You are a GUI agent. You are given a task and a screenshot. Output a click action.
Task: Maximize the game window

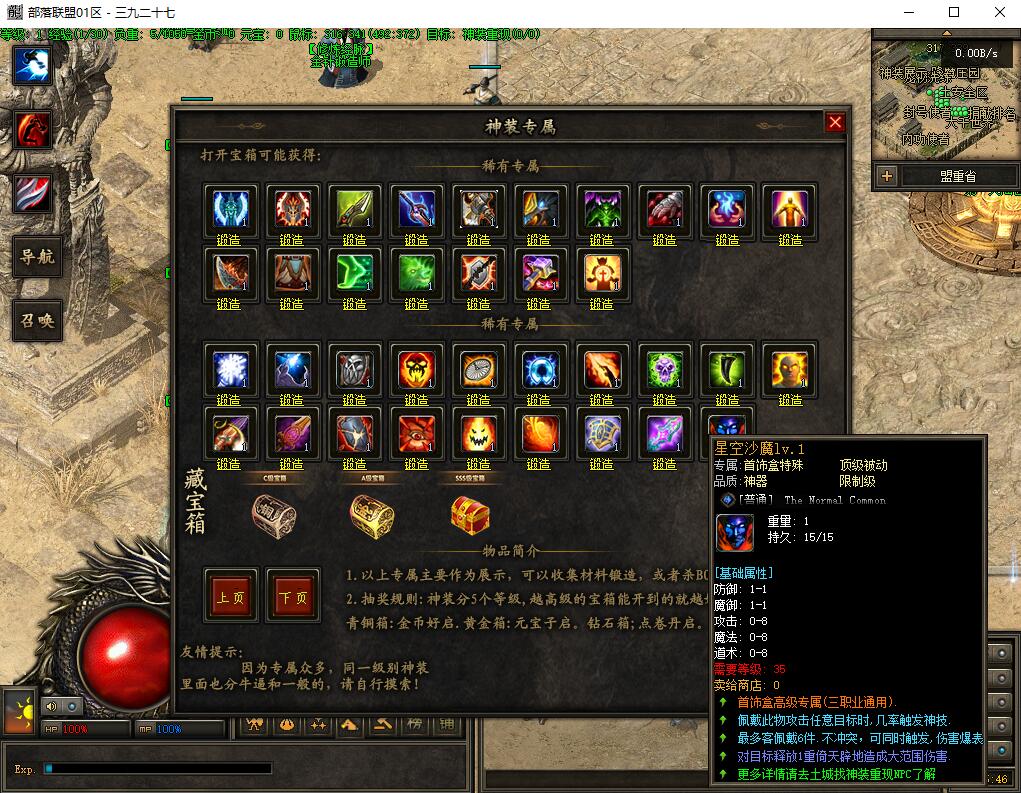pos(954,12)
